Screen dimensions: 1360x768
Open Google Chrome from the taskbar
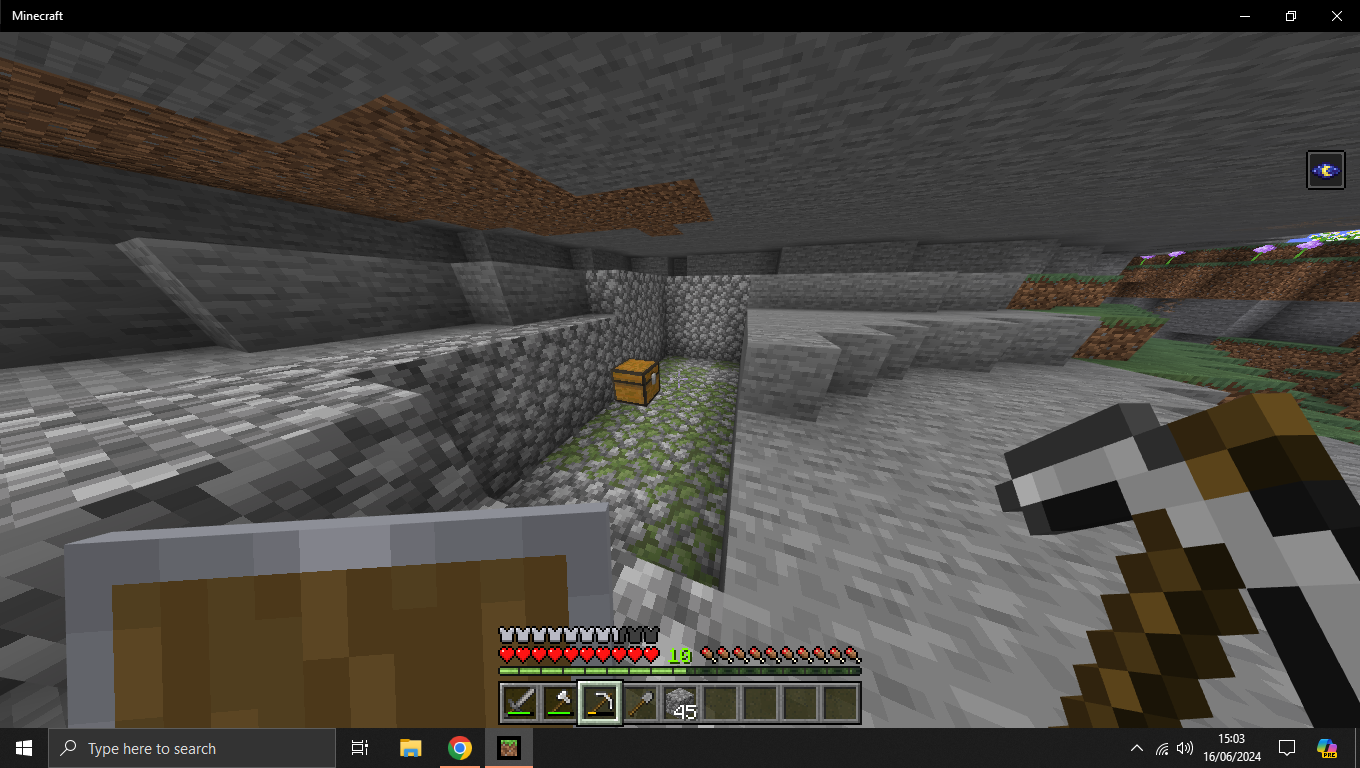[459, 747]
